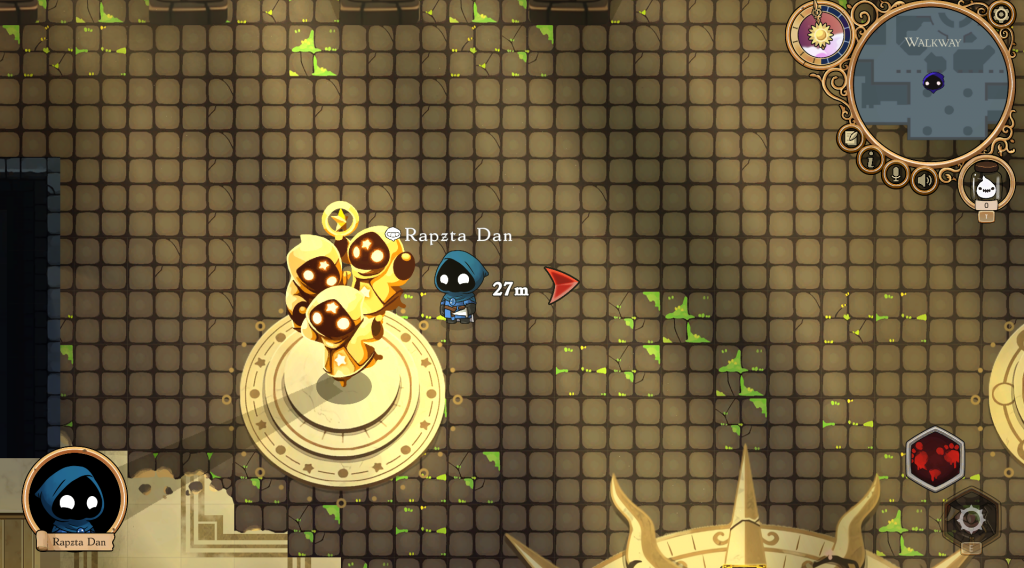This screenshot has width=1024, height=568.
Task: Show the info panel button
Action: [x=871, y=160]
